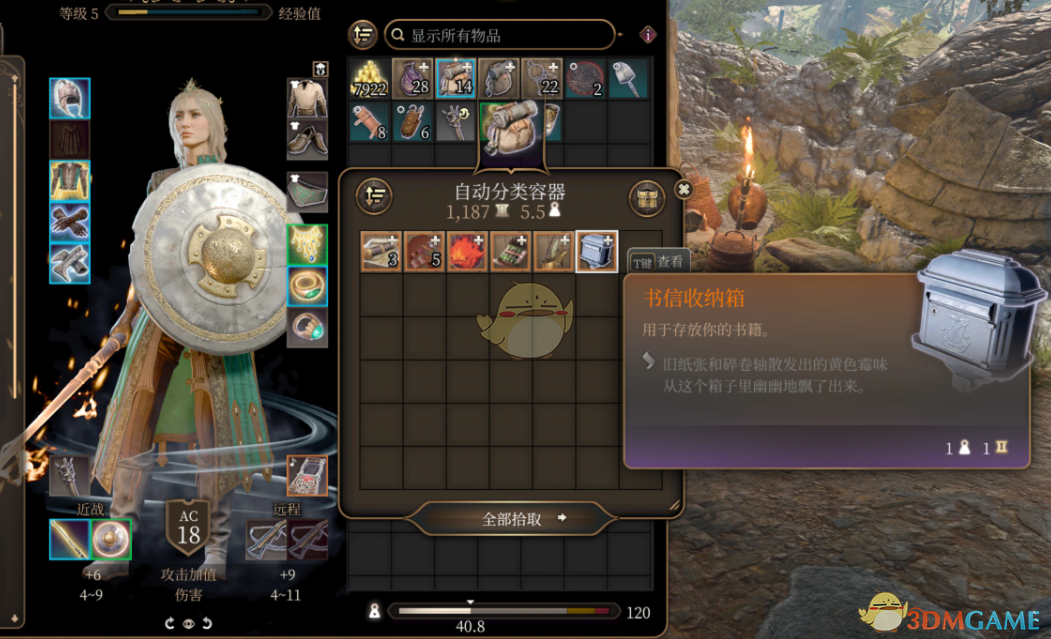Select the gold coins stack
Screen dimensions: 1051x639
[369, 79]
